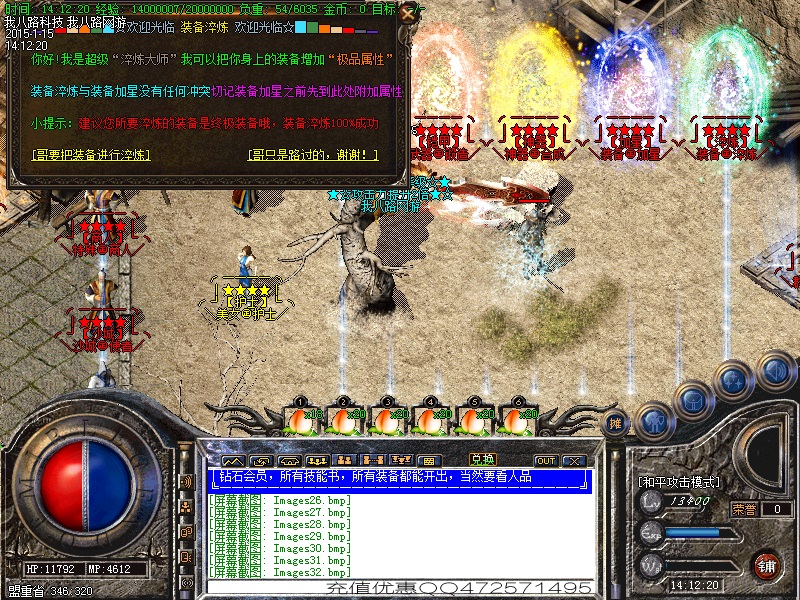Open the red 铺 shop button
This screenshot has height=600, width=800.
767,564
